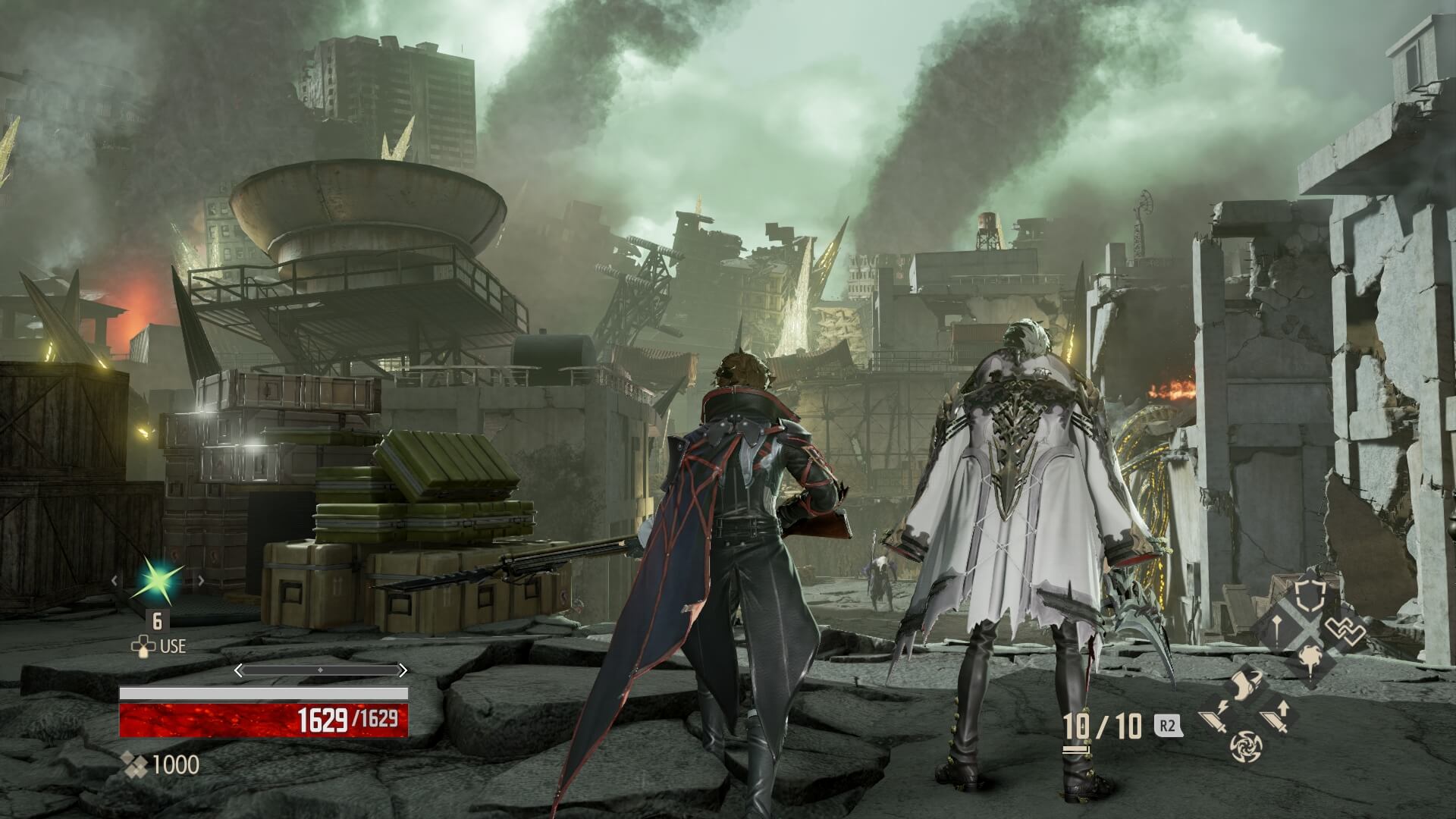Click the 10/10 consumable counter
1456x819 pixels.
1101,725
